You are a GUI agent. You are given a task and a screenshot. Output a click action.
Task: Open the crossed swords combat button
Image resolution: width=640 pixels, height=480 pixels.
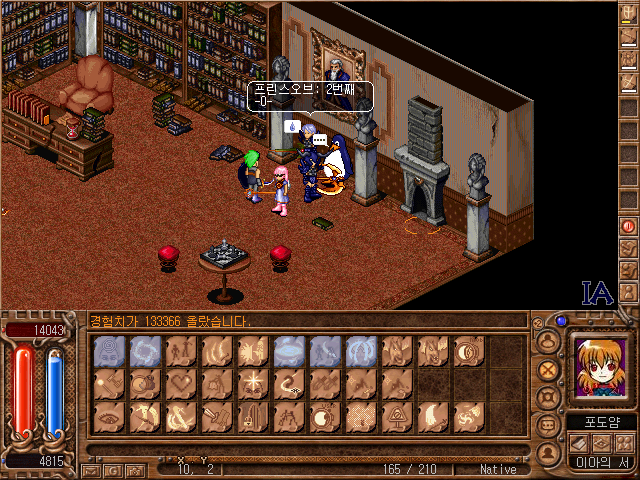coord(547,369)
